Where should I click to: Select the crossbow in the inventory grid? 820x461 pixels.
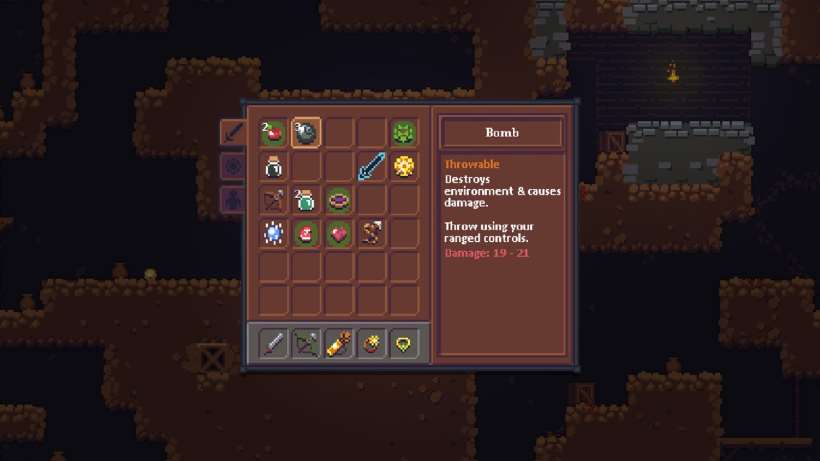point(273,200)
